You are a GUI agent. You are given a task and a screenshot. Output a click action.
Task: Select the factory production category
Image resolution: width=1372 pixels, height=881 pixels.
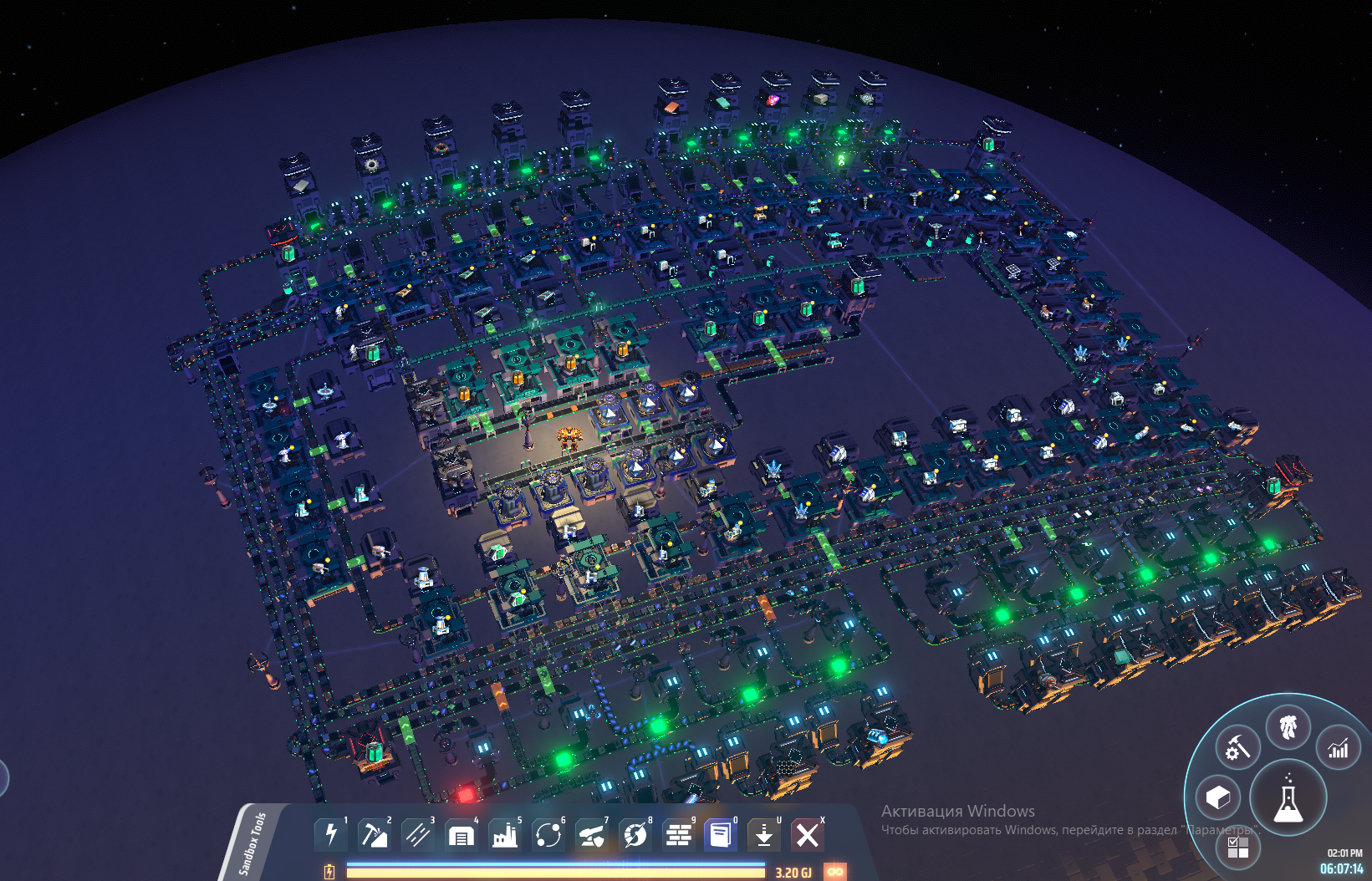pyautogui.click(x=504, y=834)
